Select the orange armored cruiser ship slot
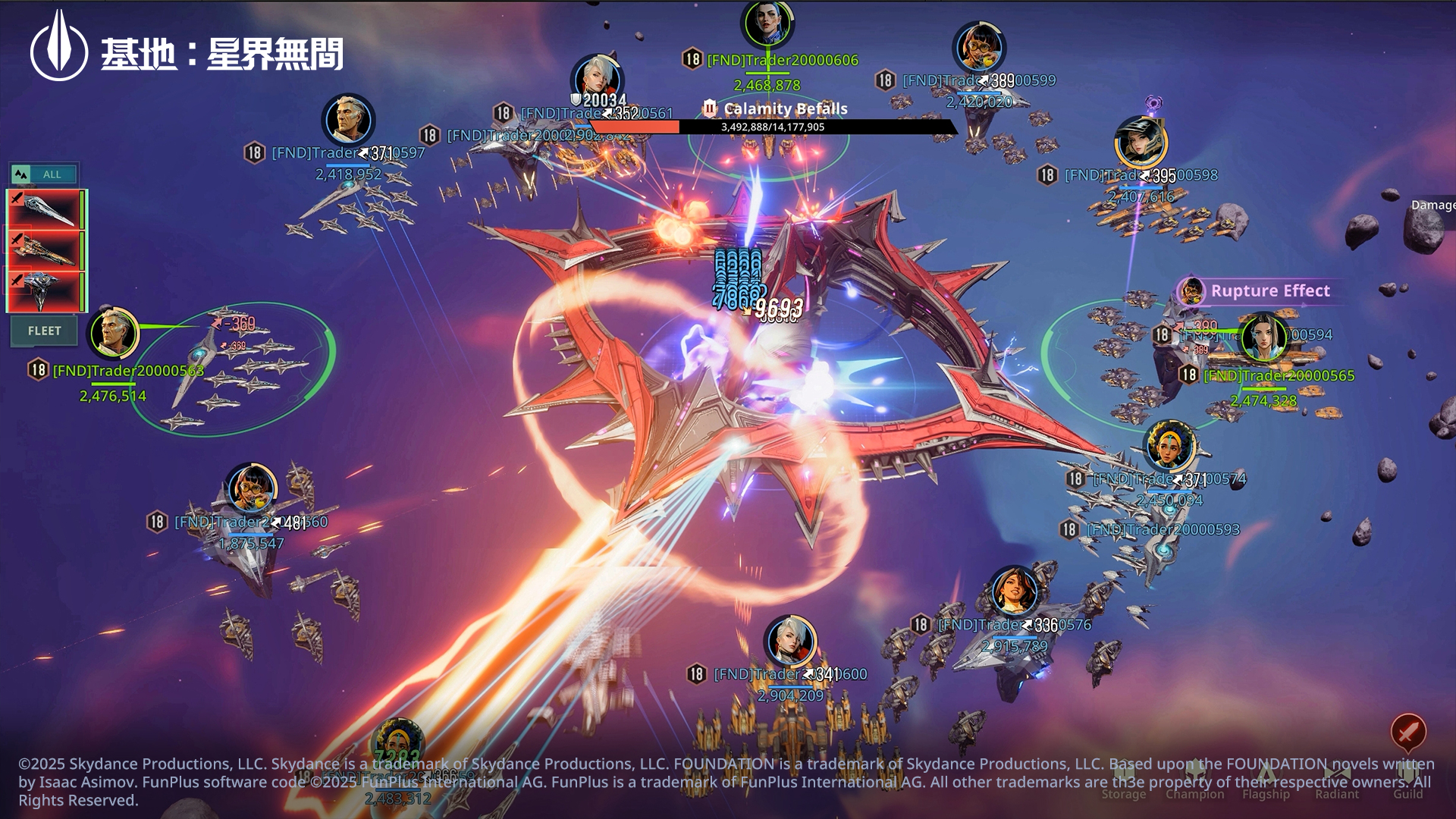Viewport: 1456px width, 819px height. (x=45, y=249)
